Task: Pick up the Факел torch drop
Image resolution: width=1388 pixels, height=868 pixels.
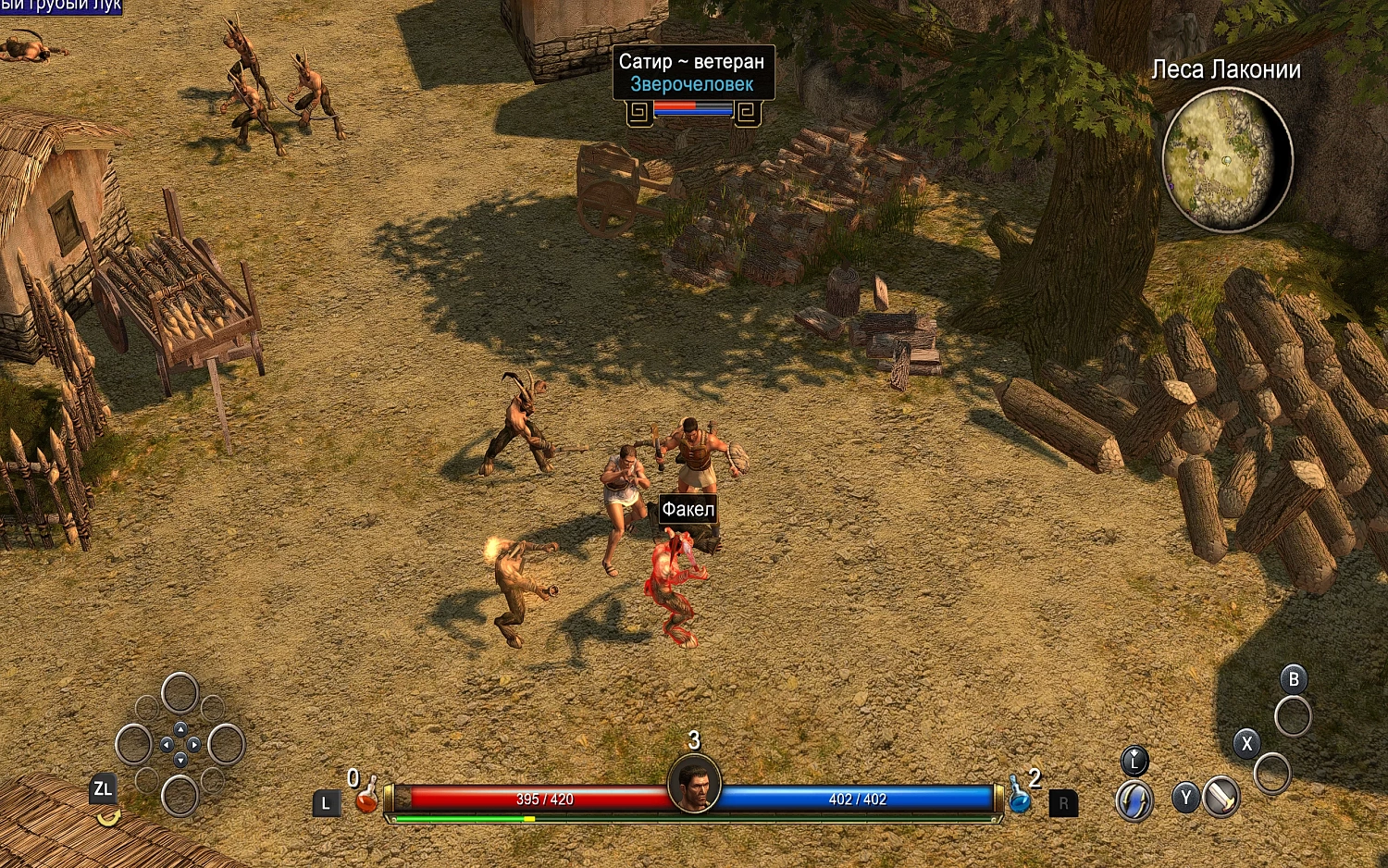Action: [x=687, y=507]
